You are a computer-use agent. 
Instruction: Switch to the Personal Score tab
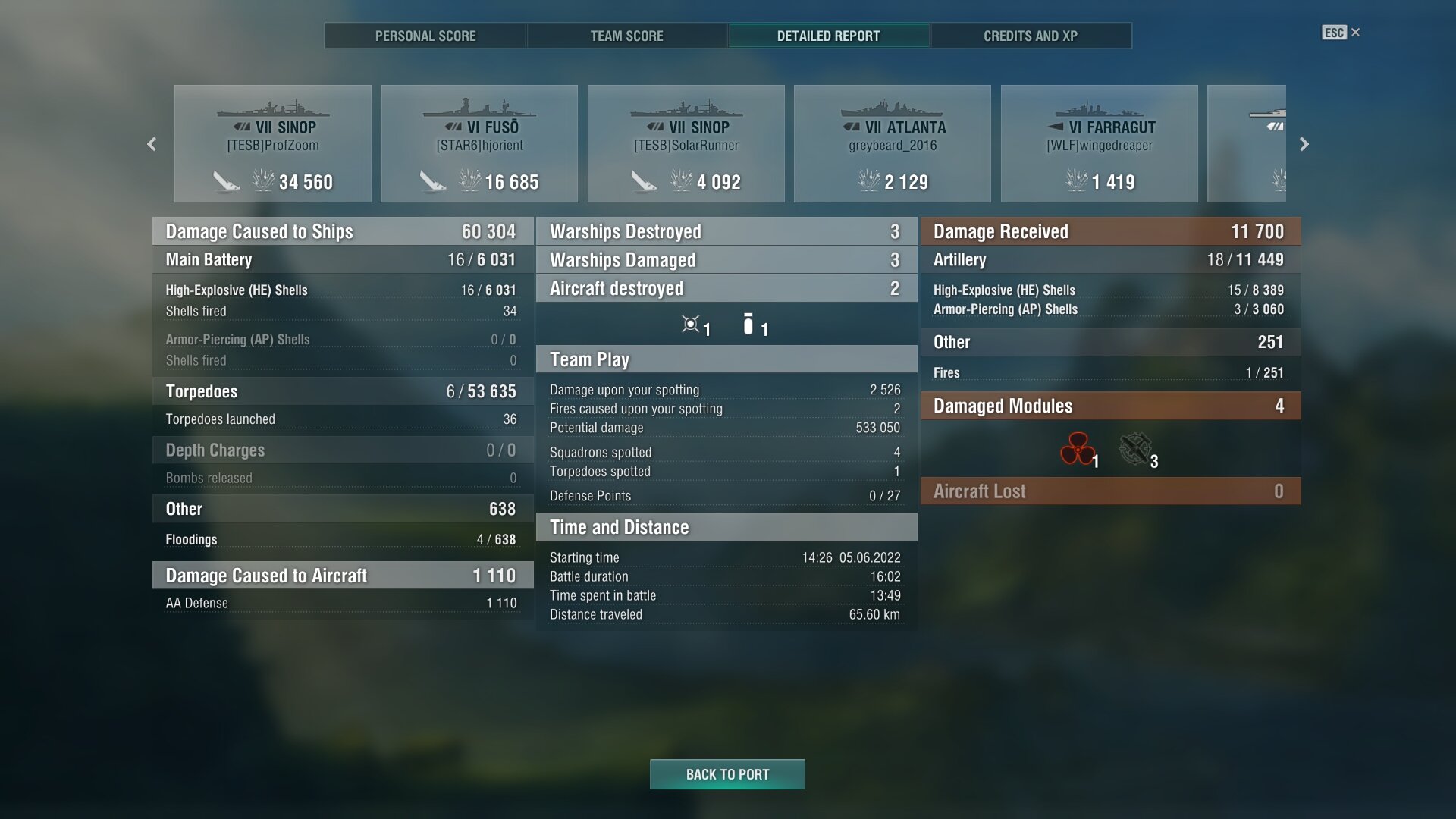coord(425,36)
